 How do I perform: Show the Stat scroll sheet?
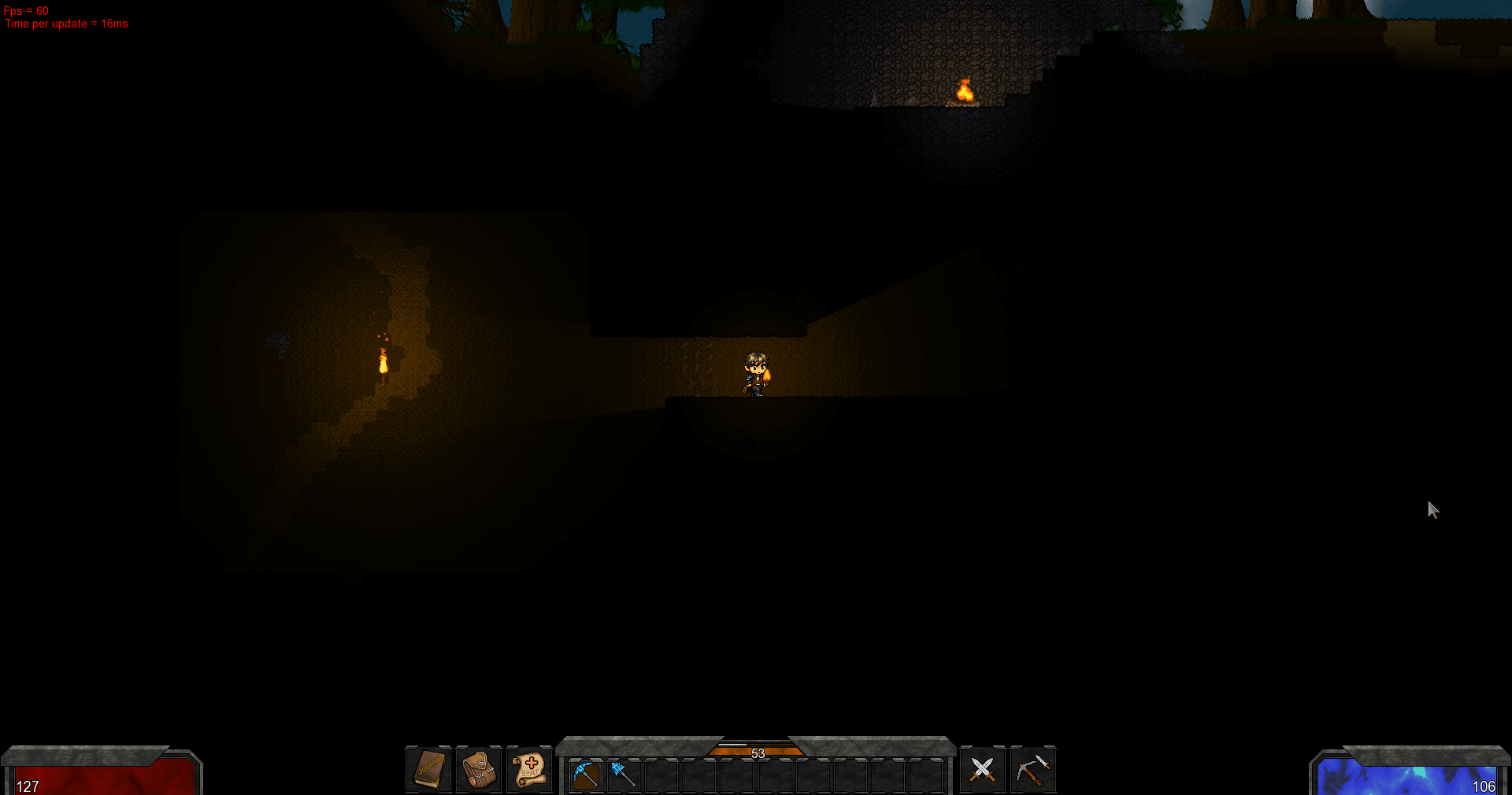[529, 769]
